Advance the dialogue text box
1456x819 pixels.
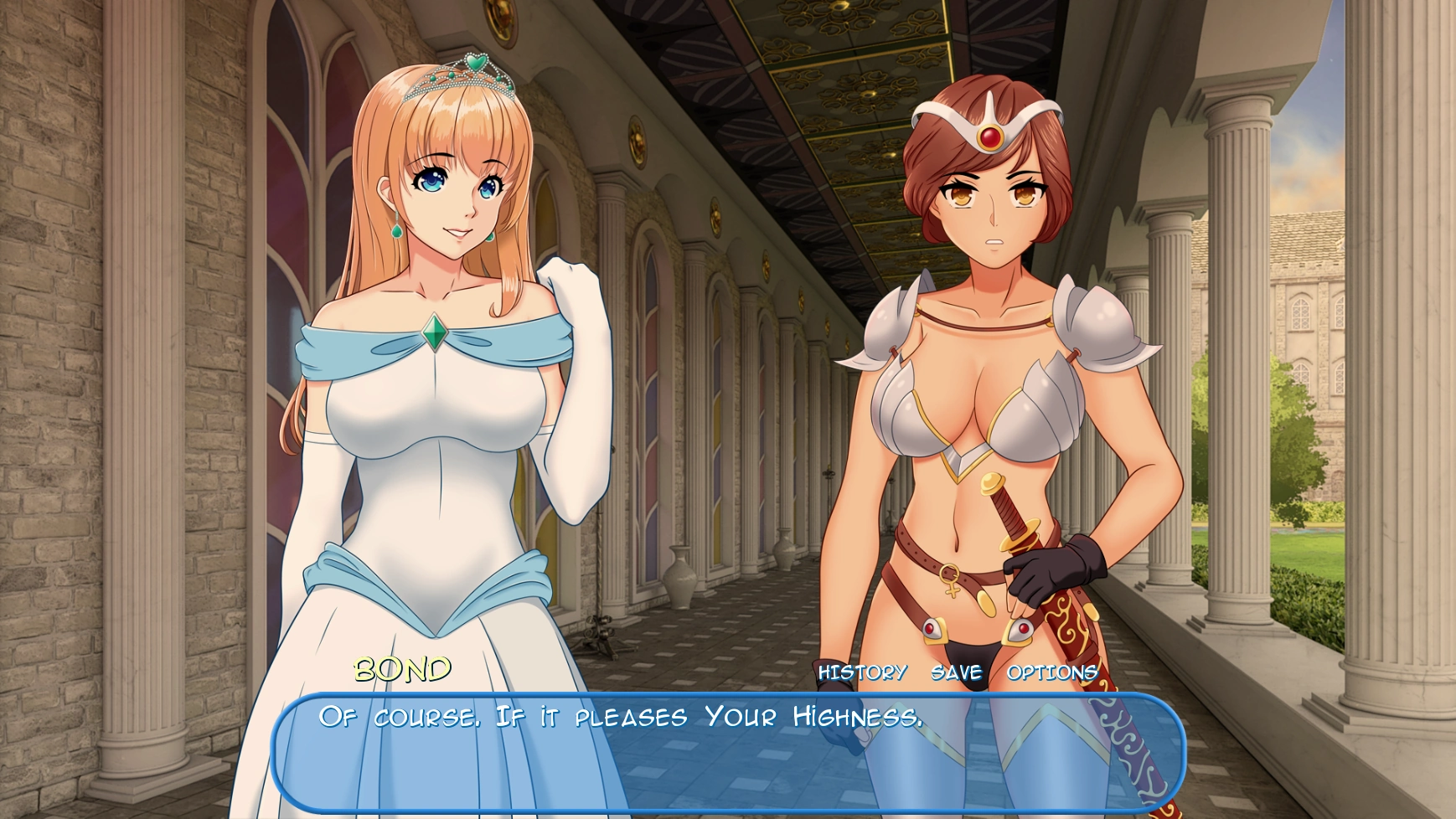tap(727, 754)
